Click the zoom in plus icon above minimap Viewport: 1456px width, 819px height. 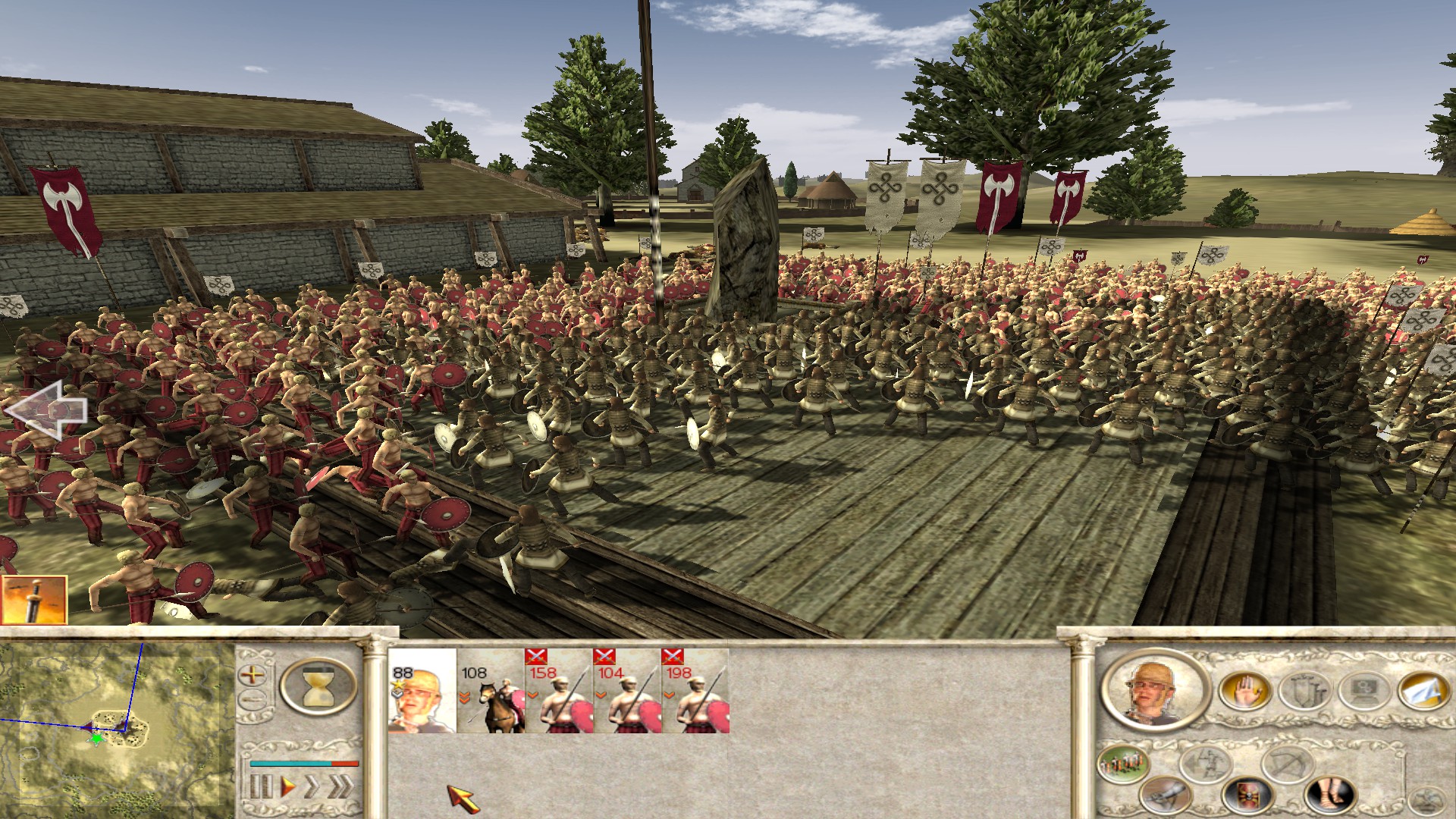click(x=251, y=675)
